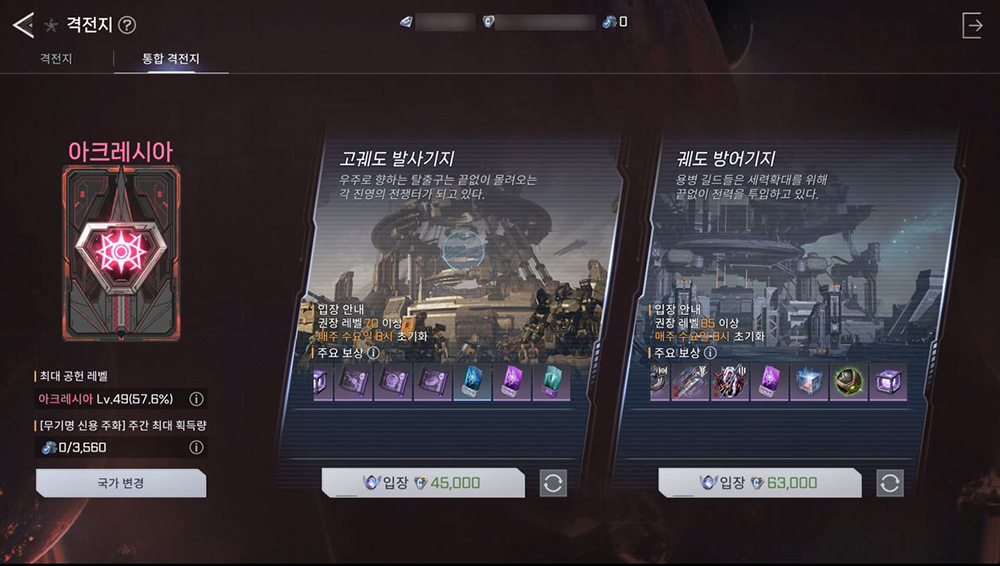Show 주요 보상 info for 고궤도 발사기지

coord(374,352)
